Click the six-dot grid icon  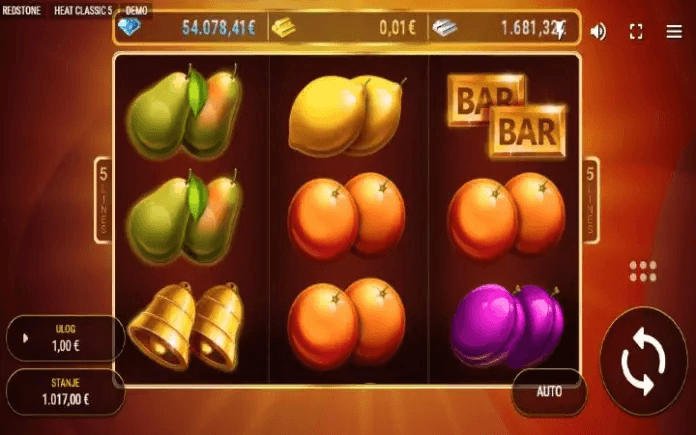coord(644,270)
